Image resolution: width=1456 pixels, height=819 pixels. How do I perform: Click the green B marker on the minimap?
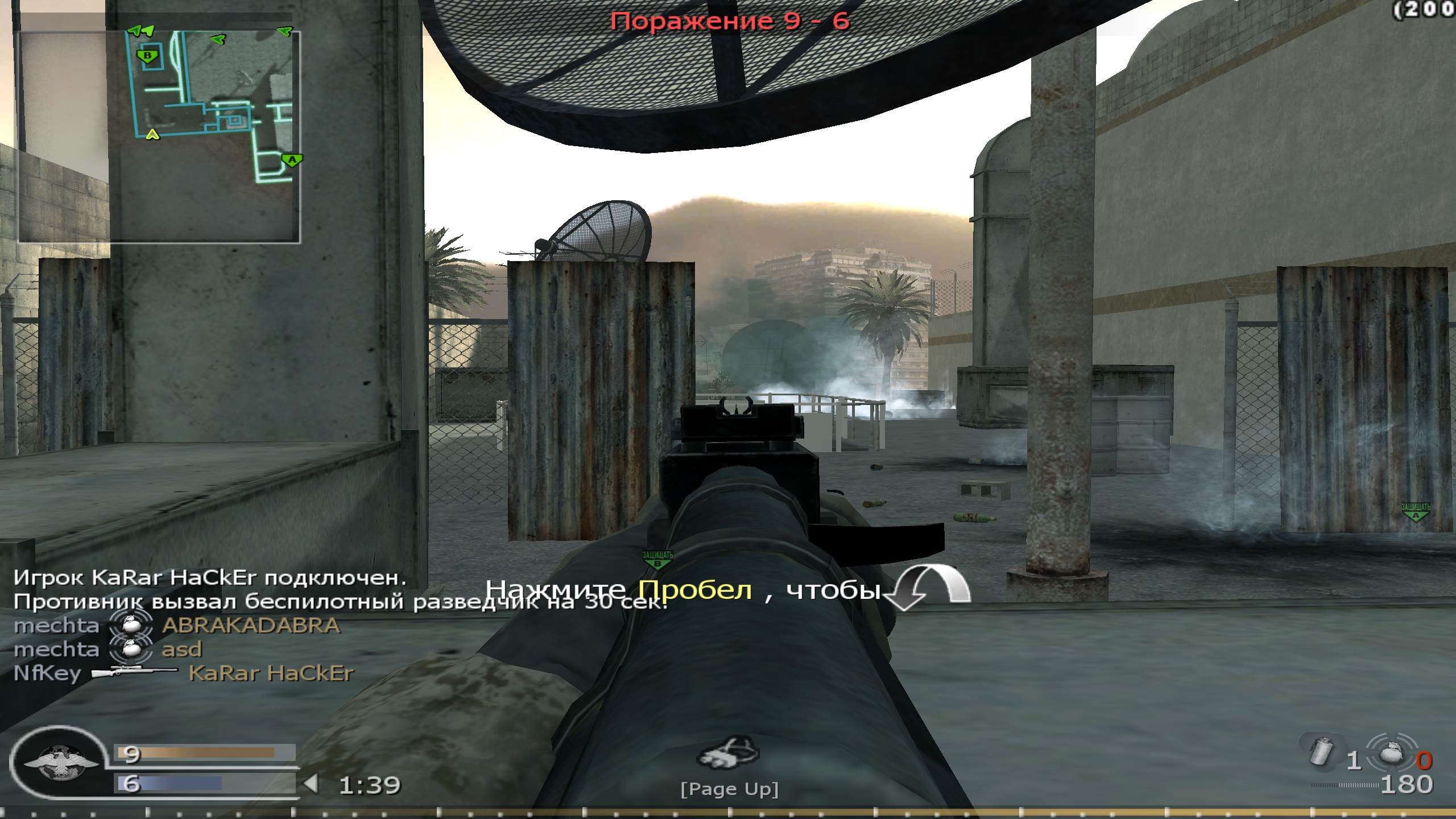(x=147, y=56)
